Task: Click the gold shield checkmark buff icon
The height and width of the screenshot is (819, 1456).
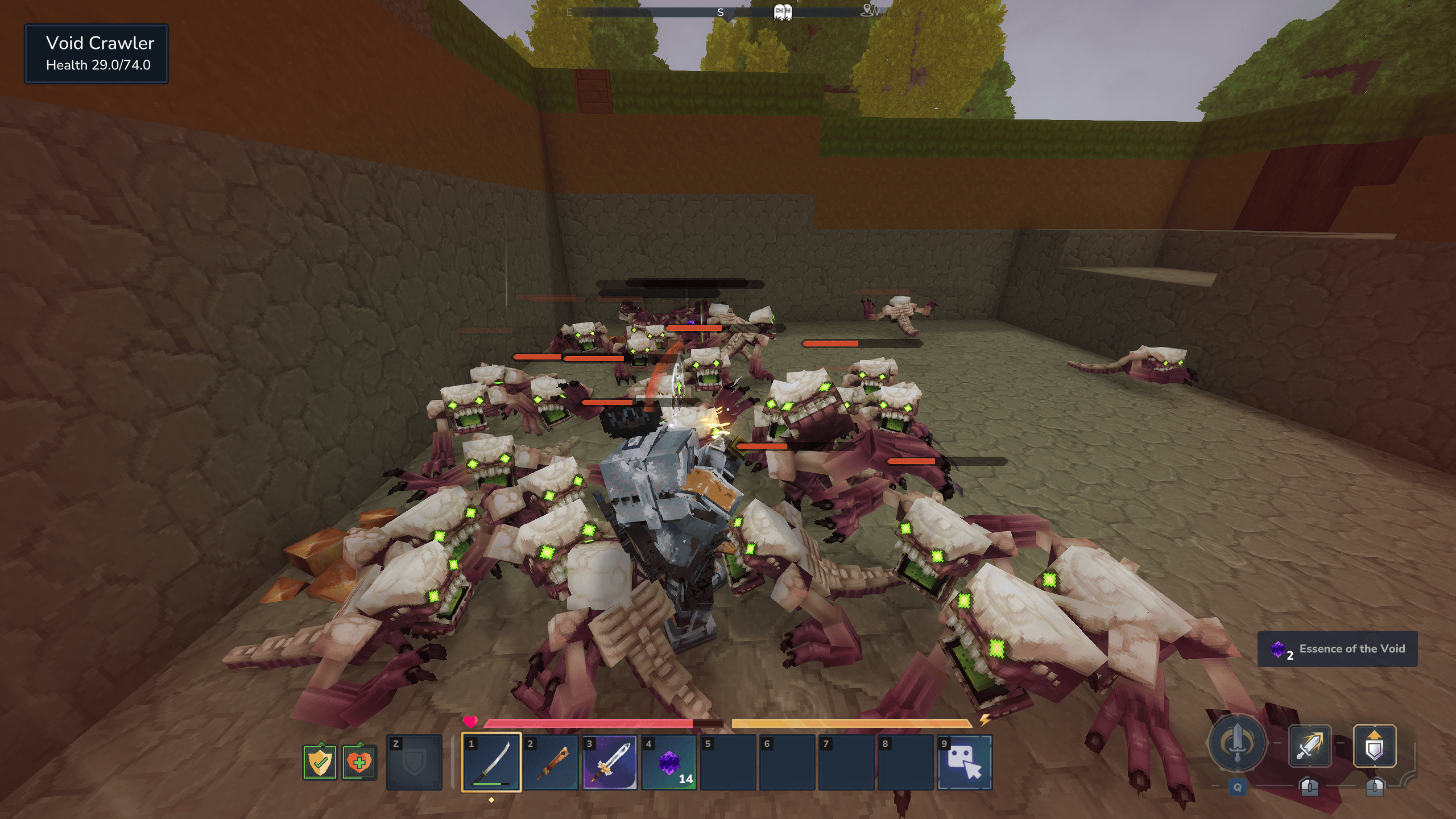Action: tap(320, 762)
